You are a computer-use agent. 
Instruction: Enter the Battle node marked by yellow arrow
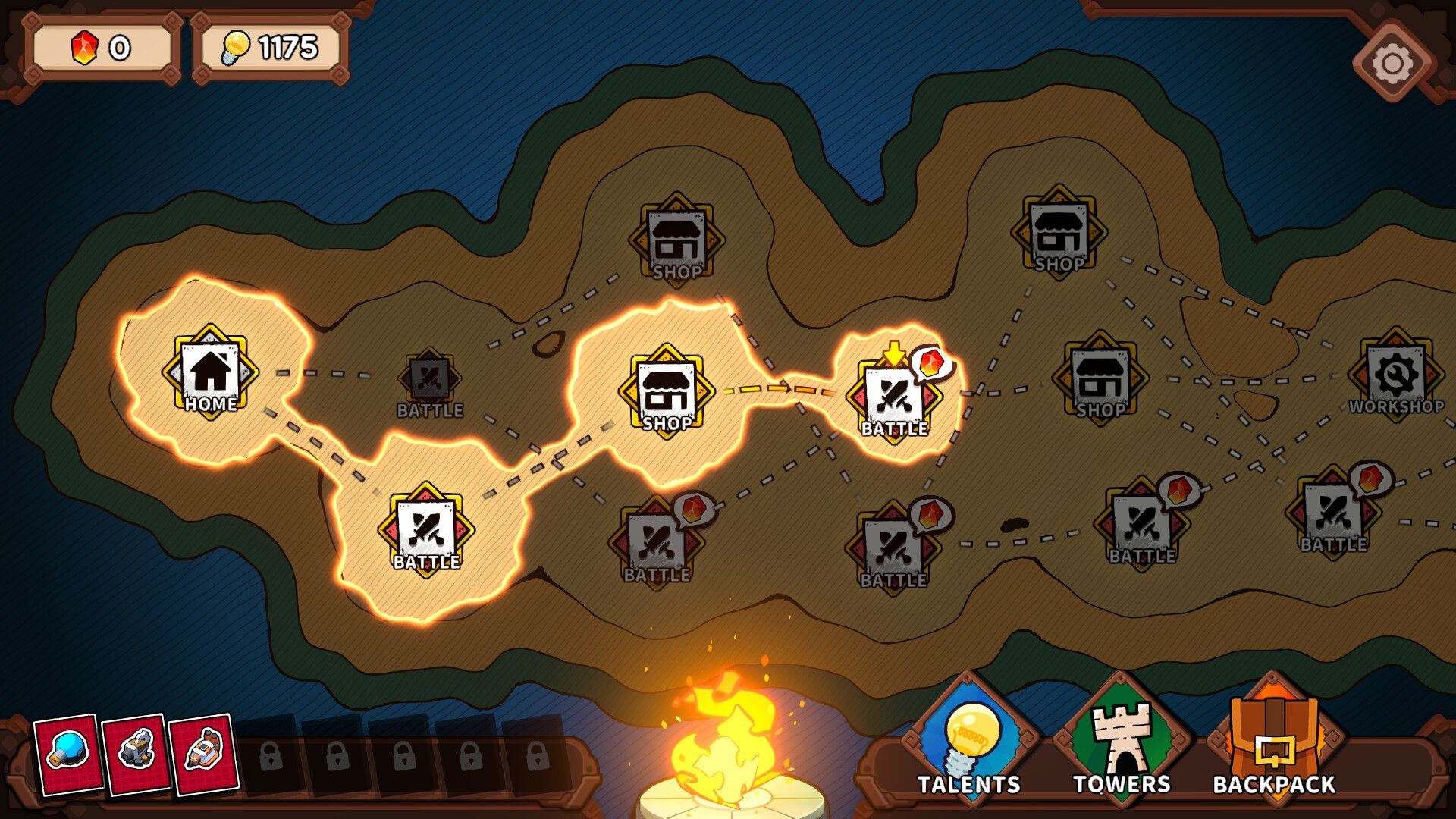[x=893, y=400]
